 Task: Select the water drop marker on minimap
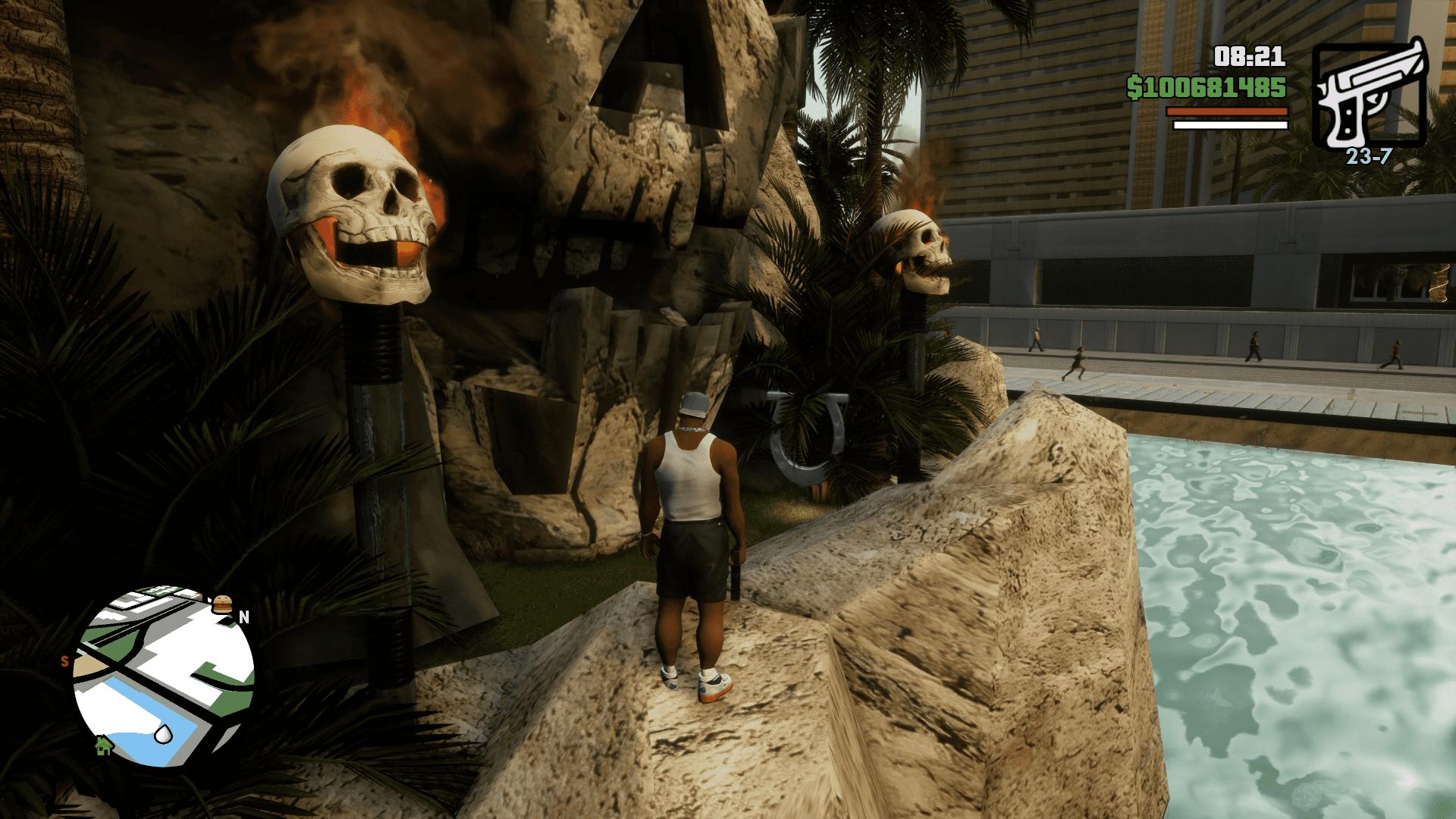pyautogui.click(x=162, y=734)
